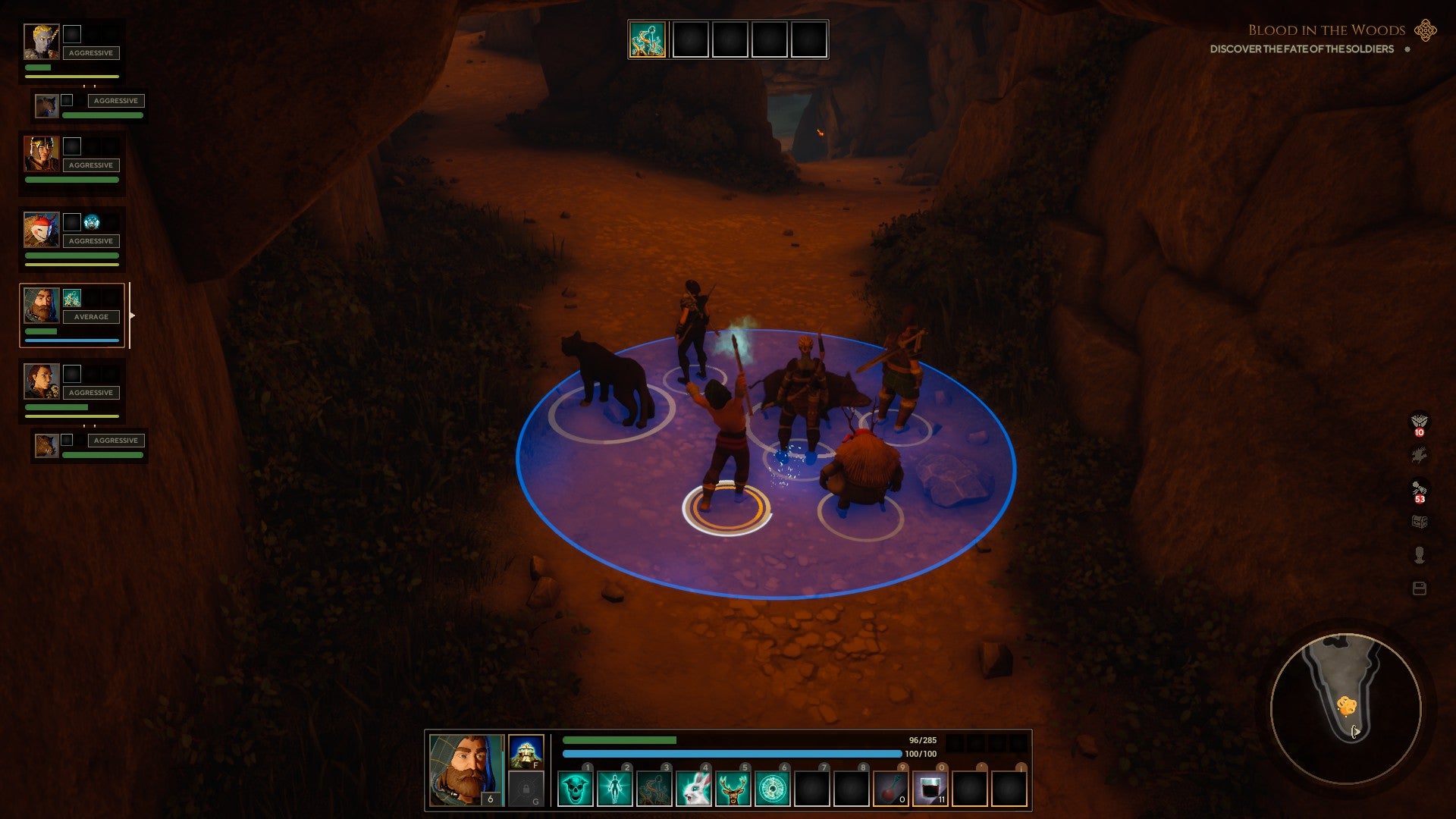The width and height of the screenshot is (1456, 819).
Task: Toggle the top party member's AGGRESSIVE stance
Action: pos(90,53)
